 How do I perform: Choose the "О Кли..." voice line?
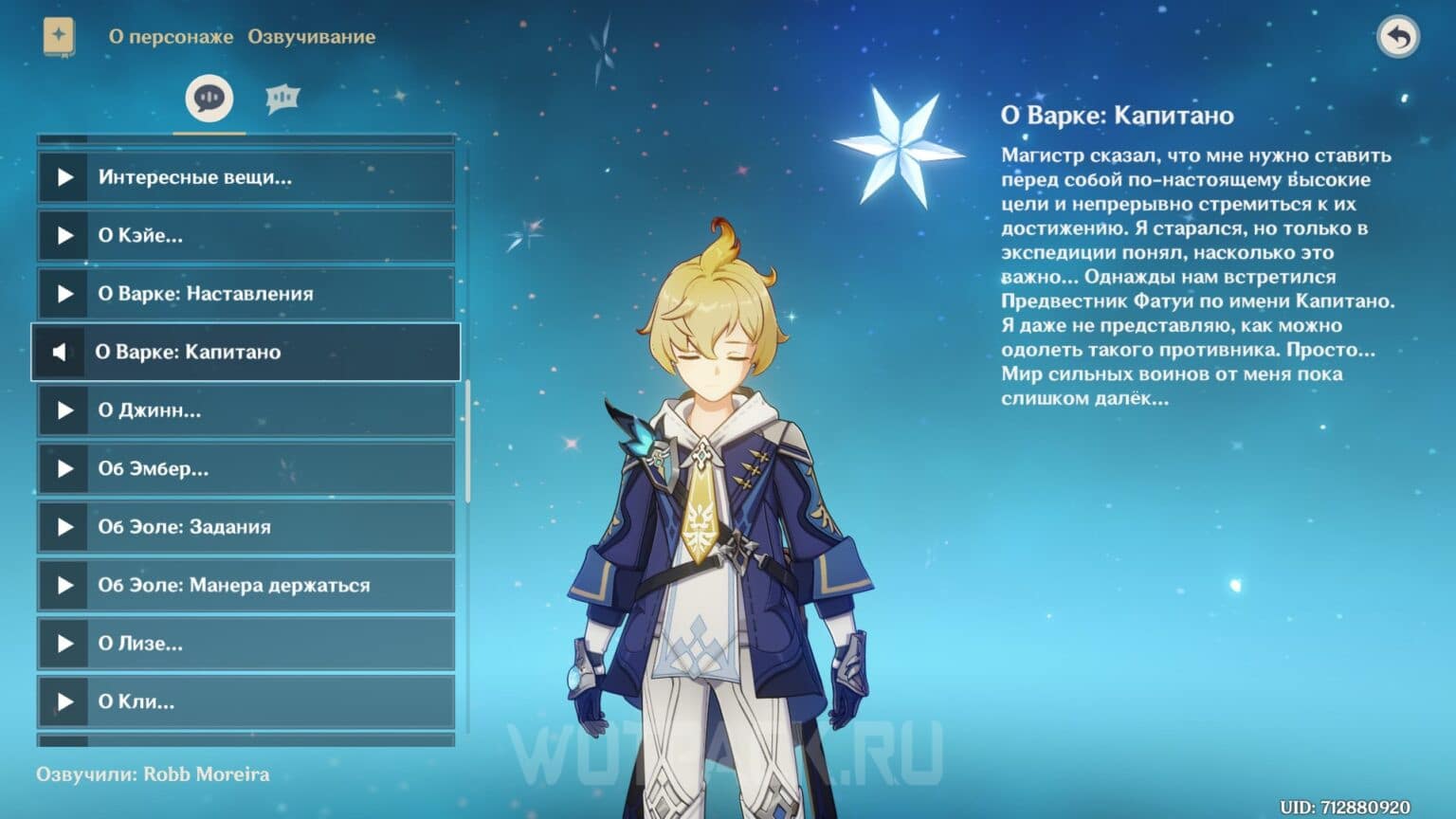pyautogui.click(x=246, y=701)
